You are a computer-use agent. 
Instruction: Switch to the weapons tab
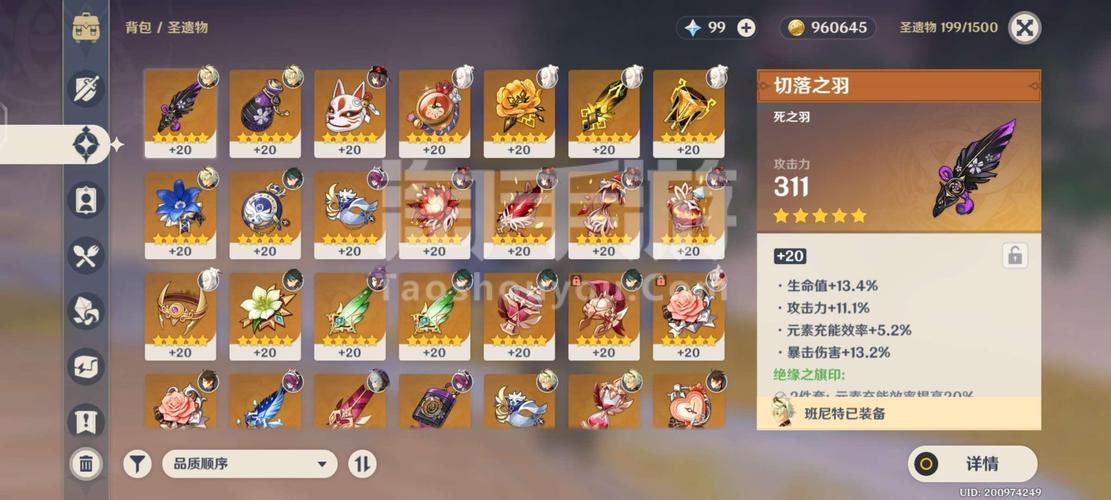(86, 88)
